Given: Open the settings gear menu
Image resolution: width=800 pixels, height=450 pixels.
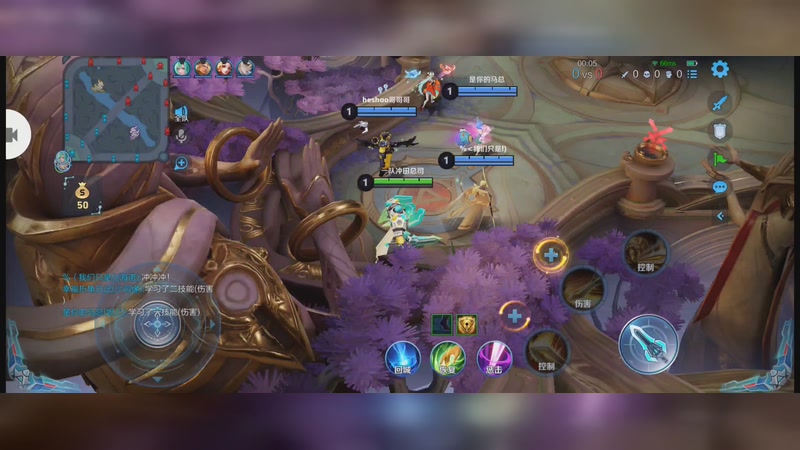Looking at the screenshot, I should 719,69.
